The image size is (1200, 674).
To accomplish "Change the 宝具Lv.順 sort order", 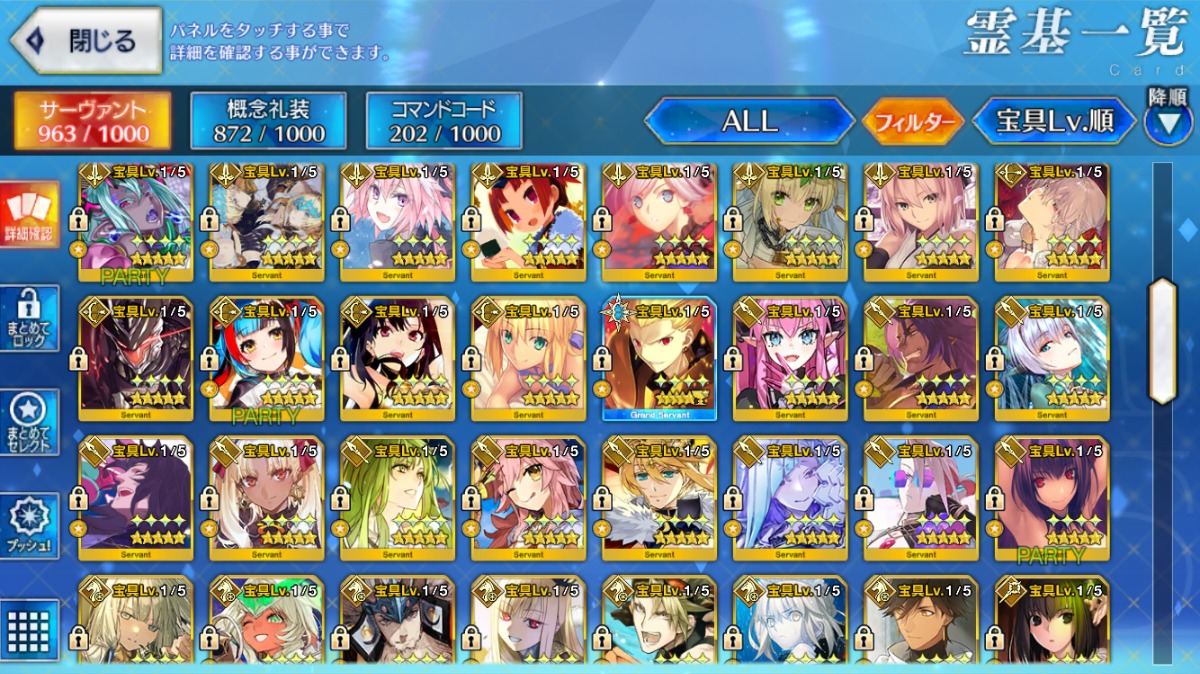I will click(x=1055, y=121).
